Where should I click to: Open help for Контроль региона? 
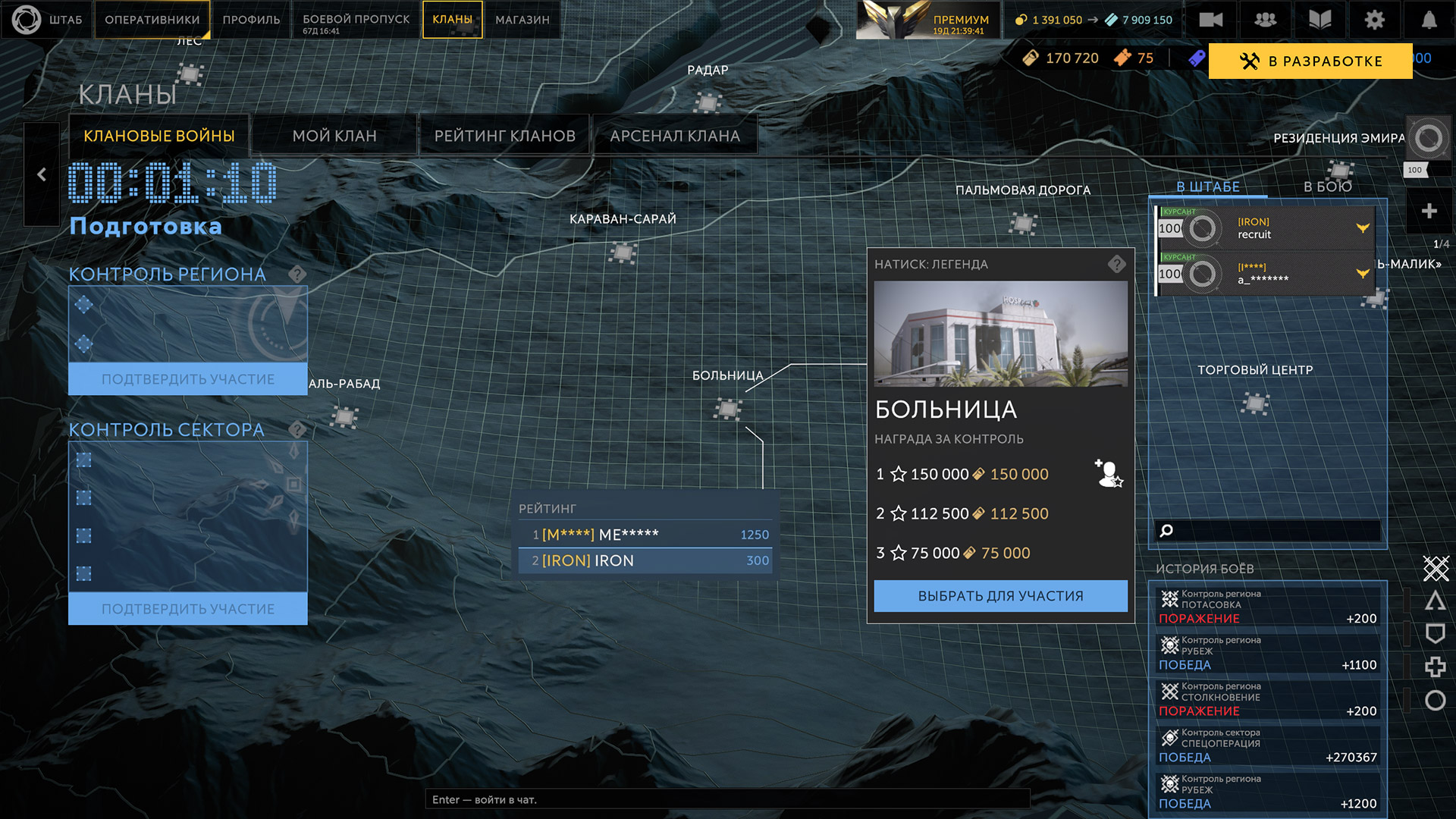pos(297,275)
